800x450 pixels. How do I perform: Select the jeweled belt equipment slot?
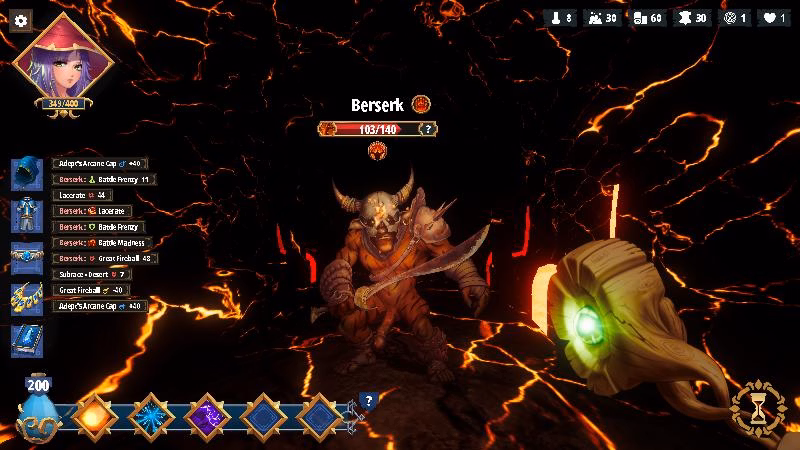tap(26, 254)
